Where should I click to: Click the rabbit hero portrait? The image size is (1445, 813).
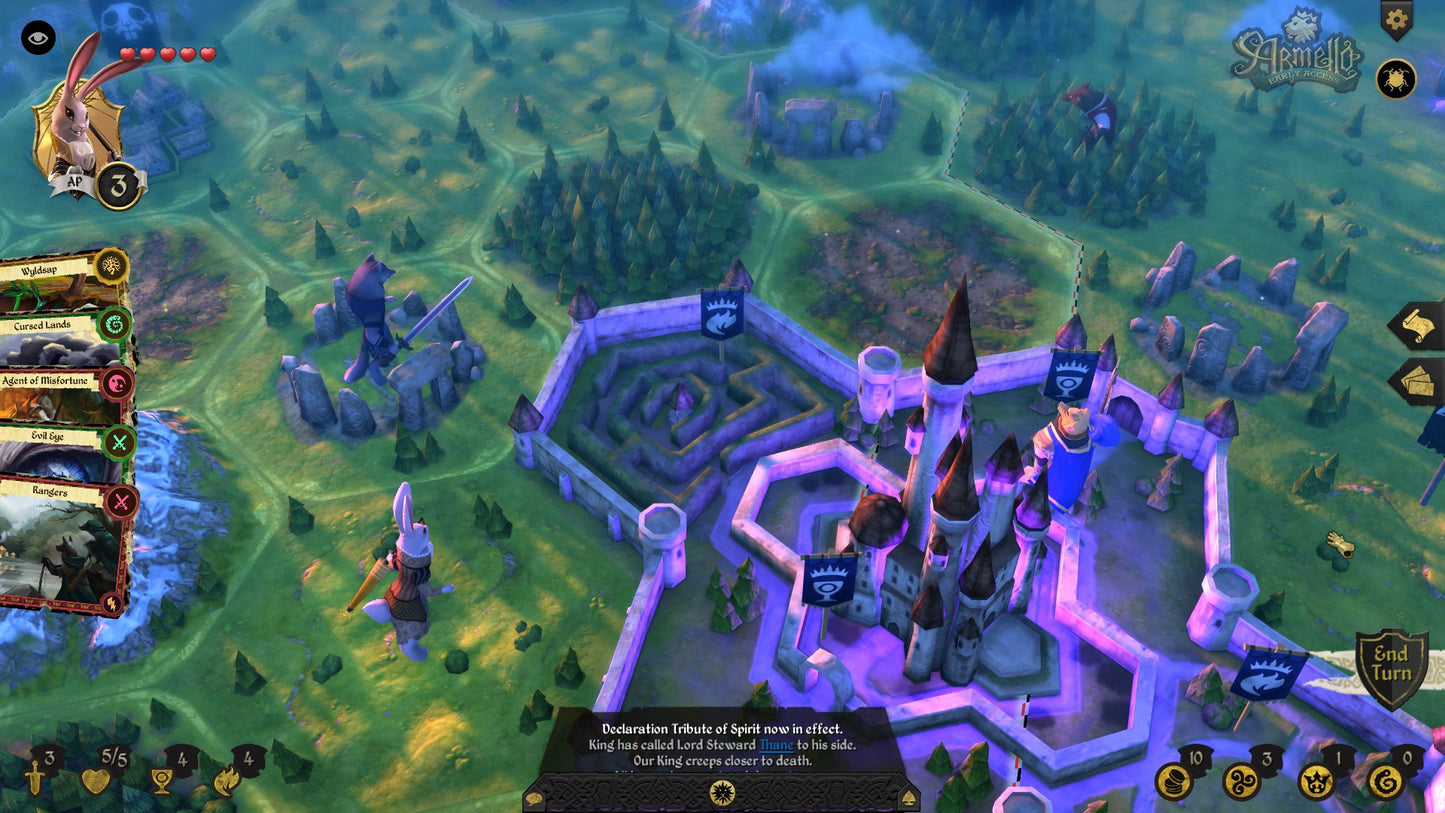pos(78,123)
